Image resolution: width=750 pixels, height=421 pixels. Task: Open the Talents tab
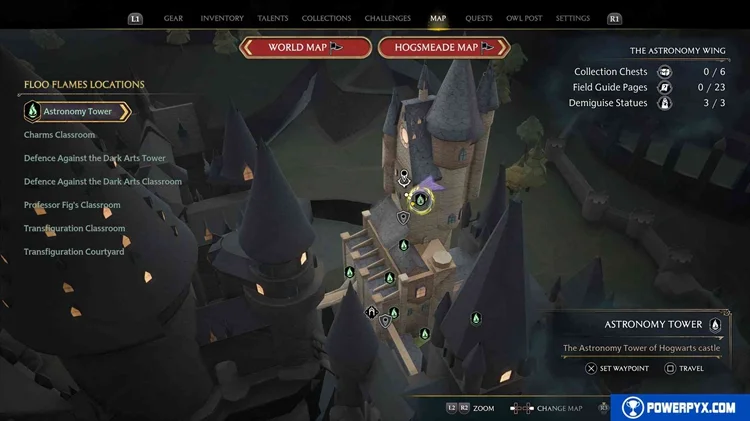(273, 18)
